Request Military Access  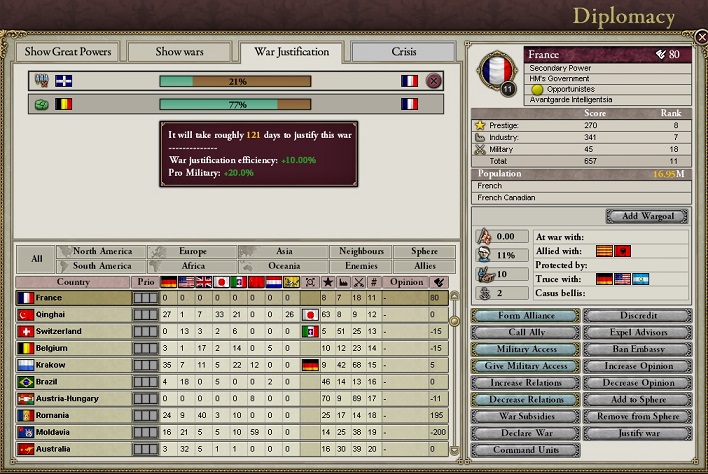click(525, 349)
